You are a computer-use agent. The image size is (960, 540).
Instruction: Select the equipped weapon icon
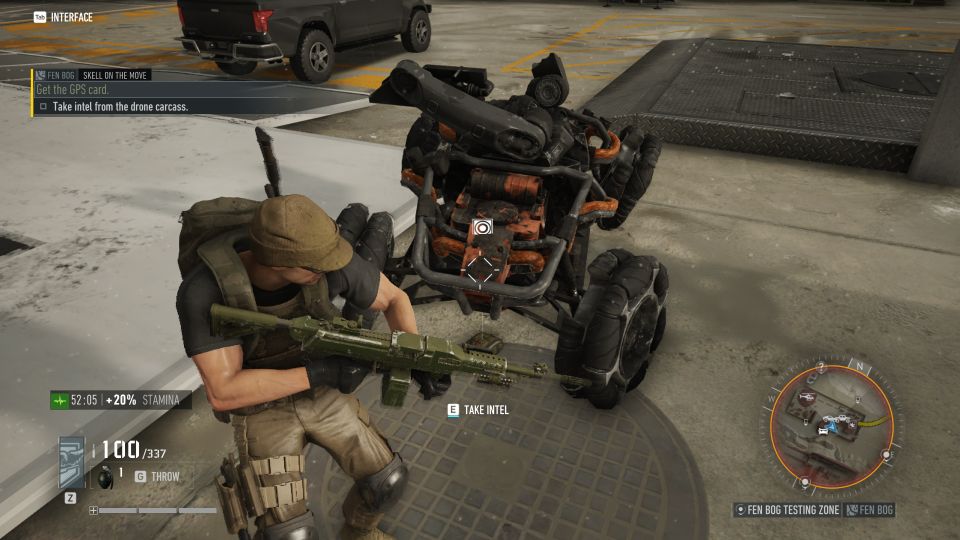(x=73, y=463)
